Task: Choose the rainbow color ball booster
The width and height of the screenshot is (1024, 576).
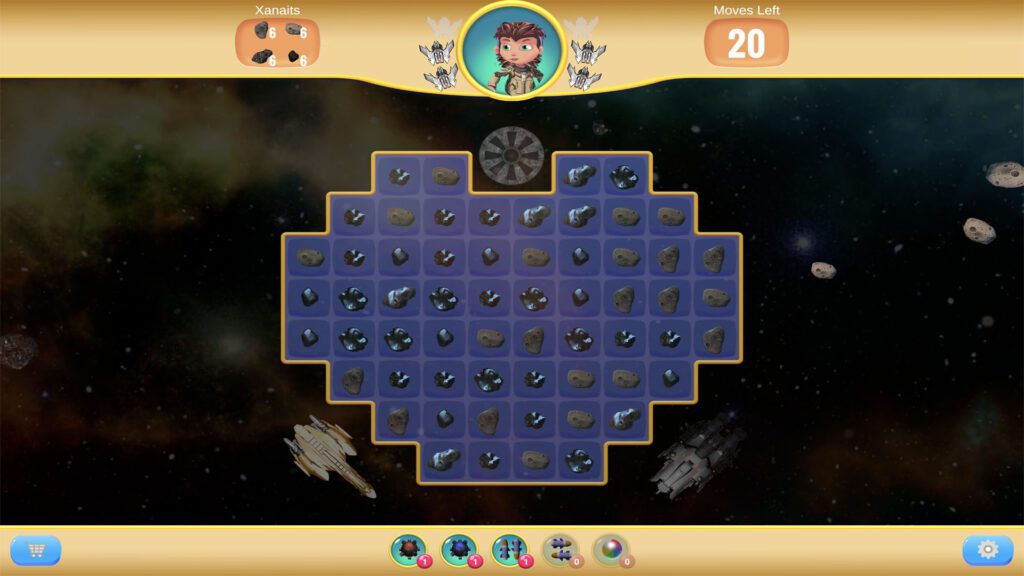Action: (609, 549)
